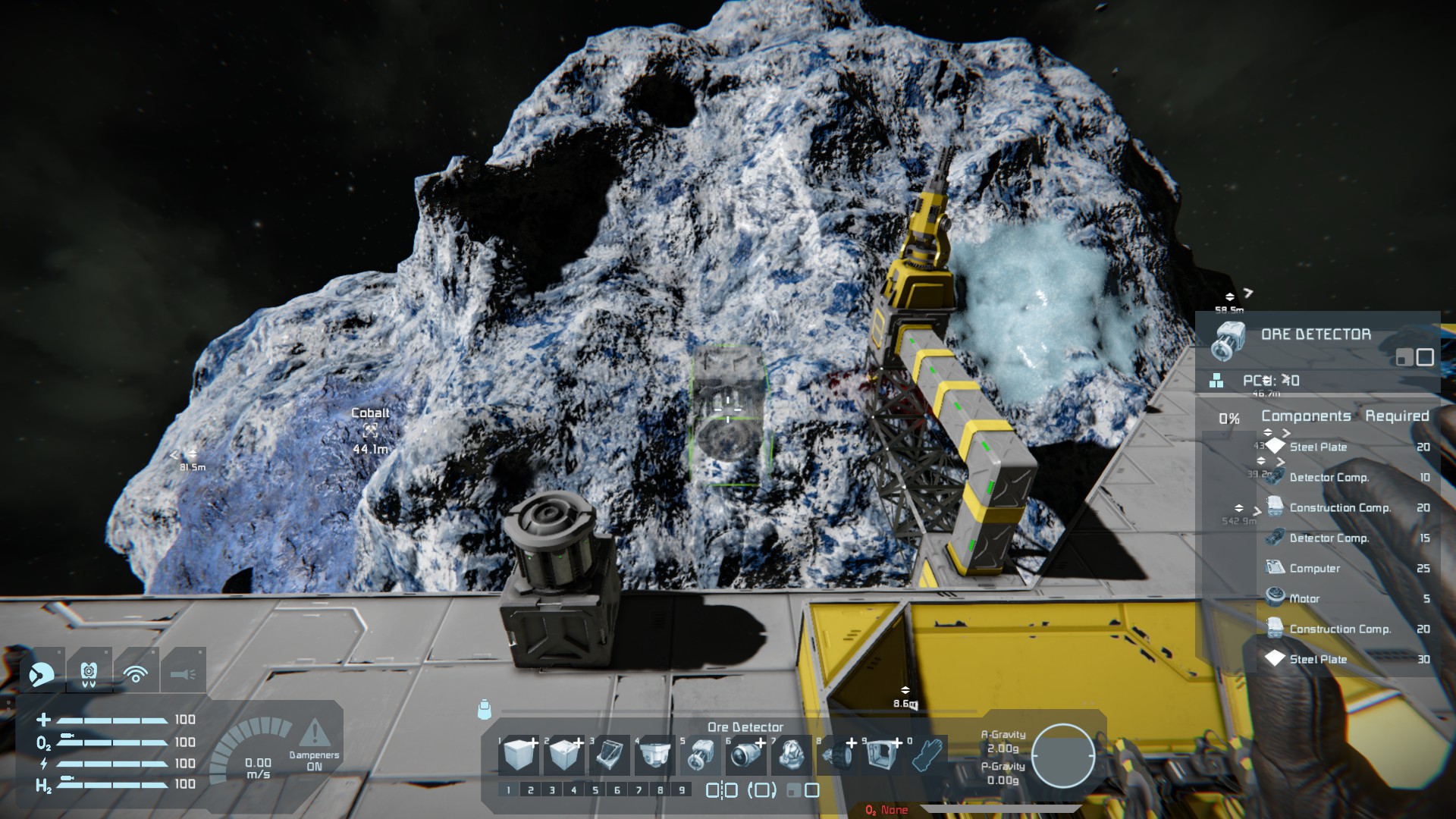This screenshot has height=819, width=1456.
Task: Toggle the symmetry mode icon below the hotbar
Action: pos(721,790)
